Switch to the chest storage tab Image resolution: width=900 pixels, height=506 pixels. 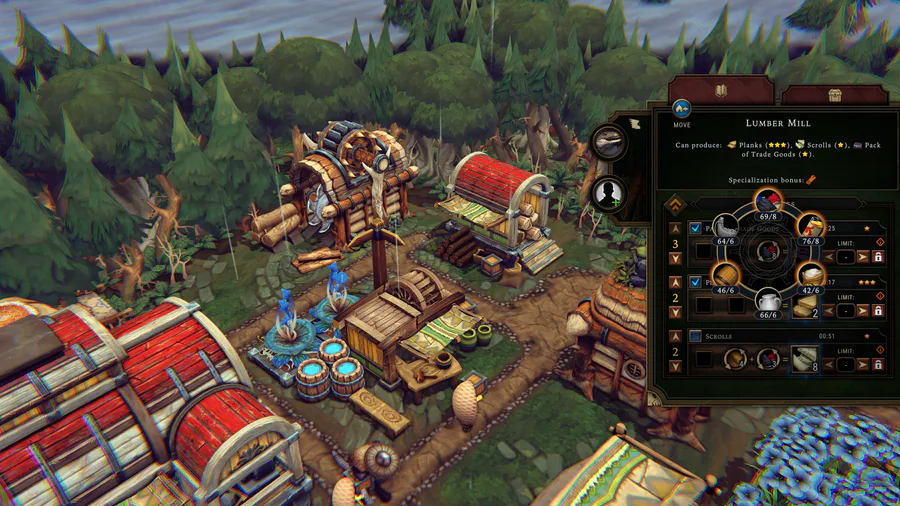pyautogui.click(x=834, y=95)
